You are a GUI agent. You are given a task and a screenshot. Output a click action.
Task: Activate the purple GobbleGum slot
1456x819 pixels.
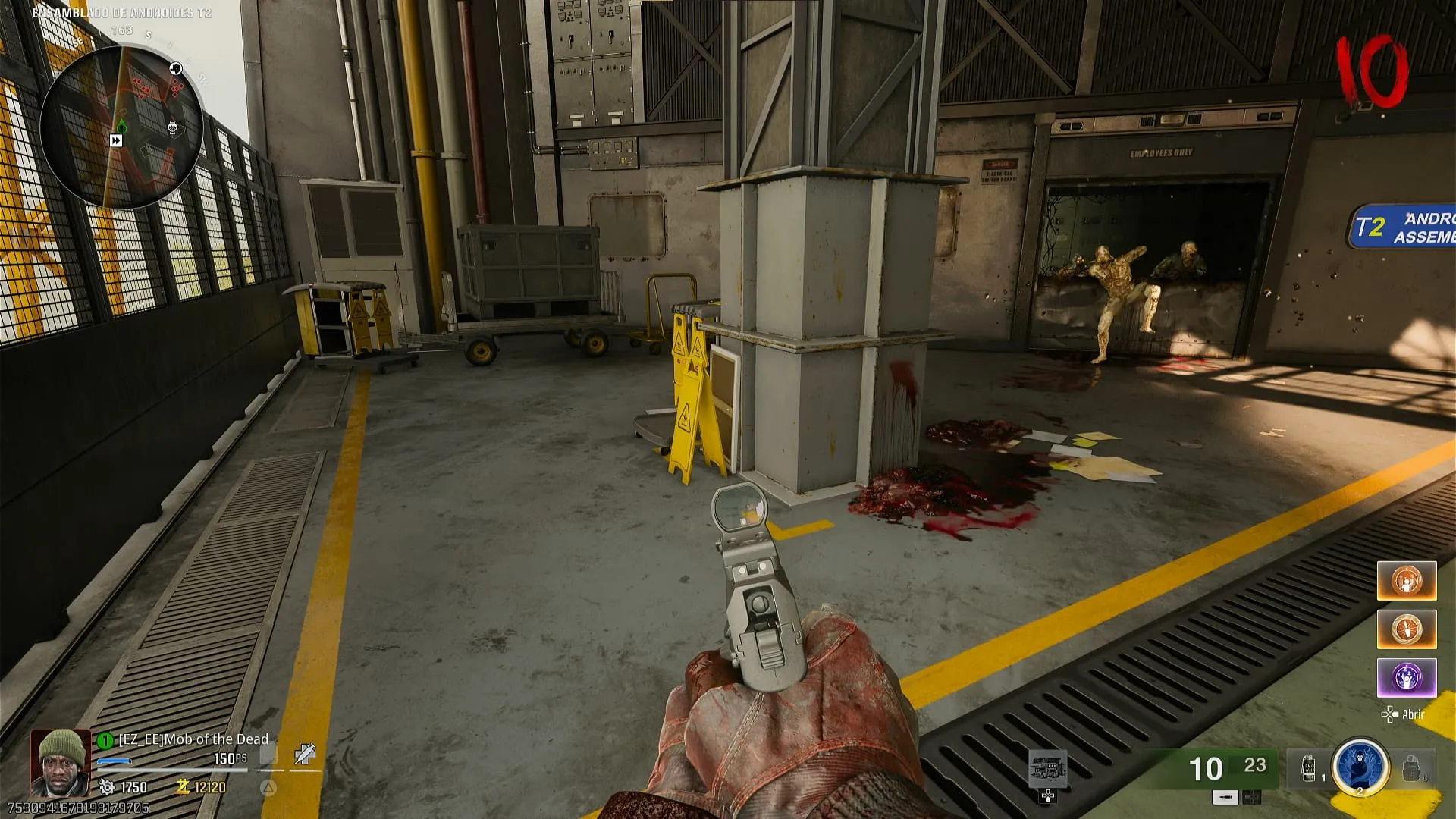pos(1407,677)
